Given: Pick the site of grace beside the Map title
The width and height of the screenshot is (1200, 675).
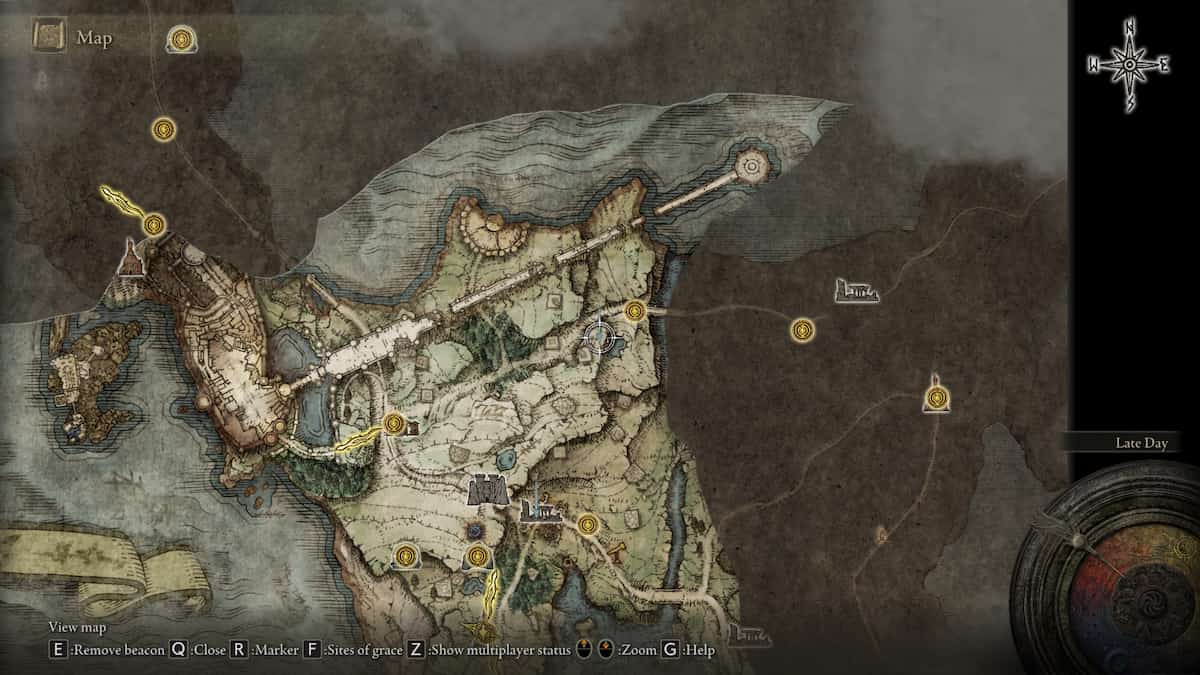Looking at the screenshot, I should tap(181, 40).
